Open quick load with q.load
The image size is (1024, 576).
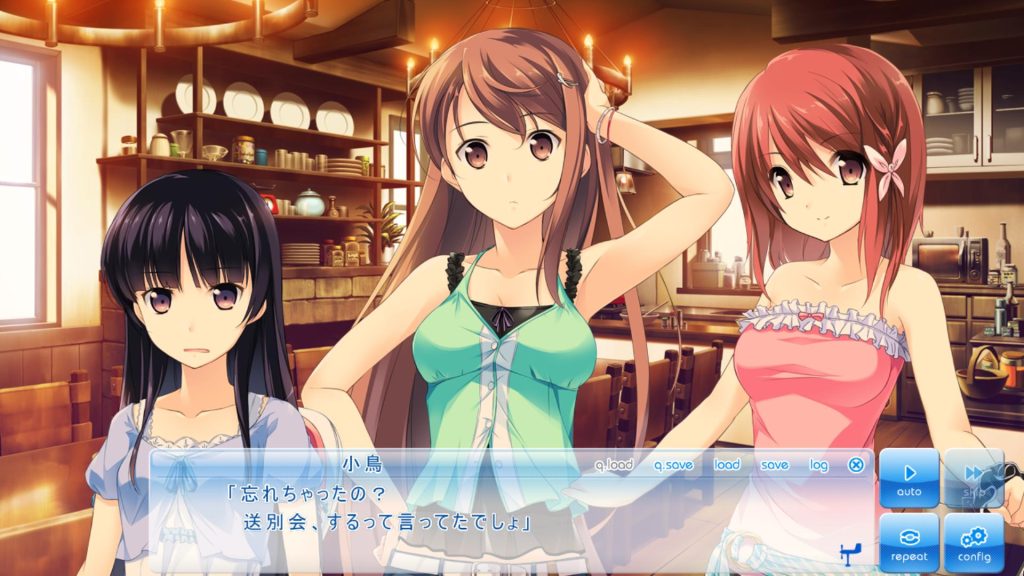[x=614, y=465]
